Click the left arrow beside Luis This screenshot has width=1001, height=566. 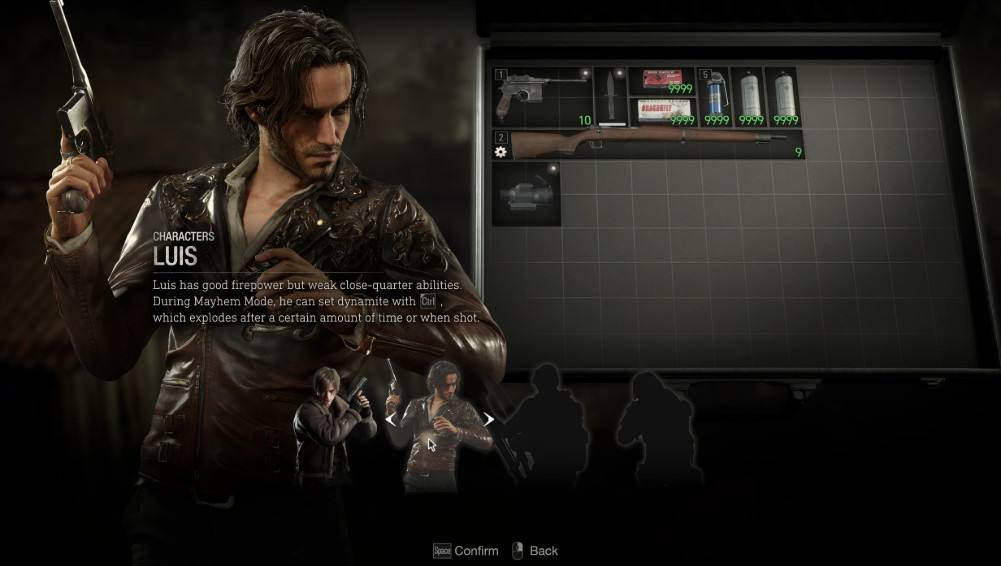click(x=391, y=420)
